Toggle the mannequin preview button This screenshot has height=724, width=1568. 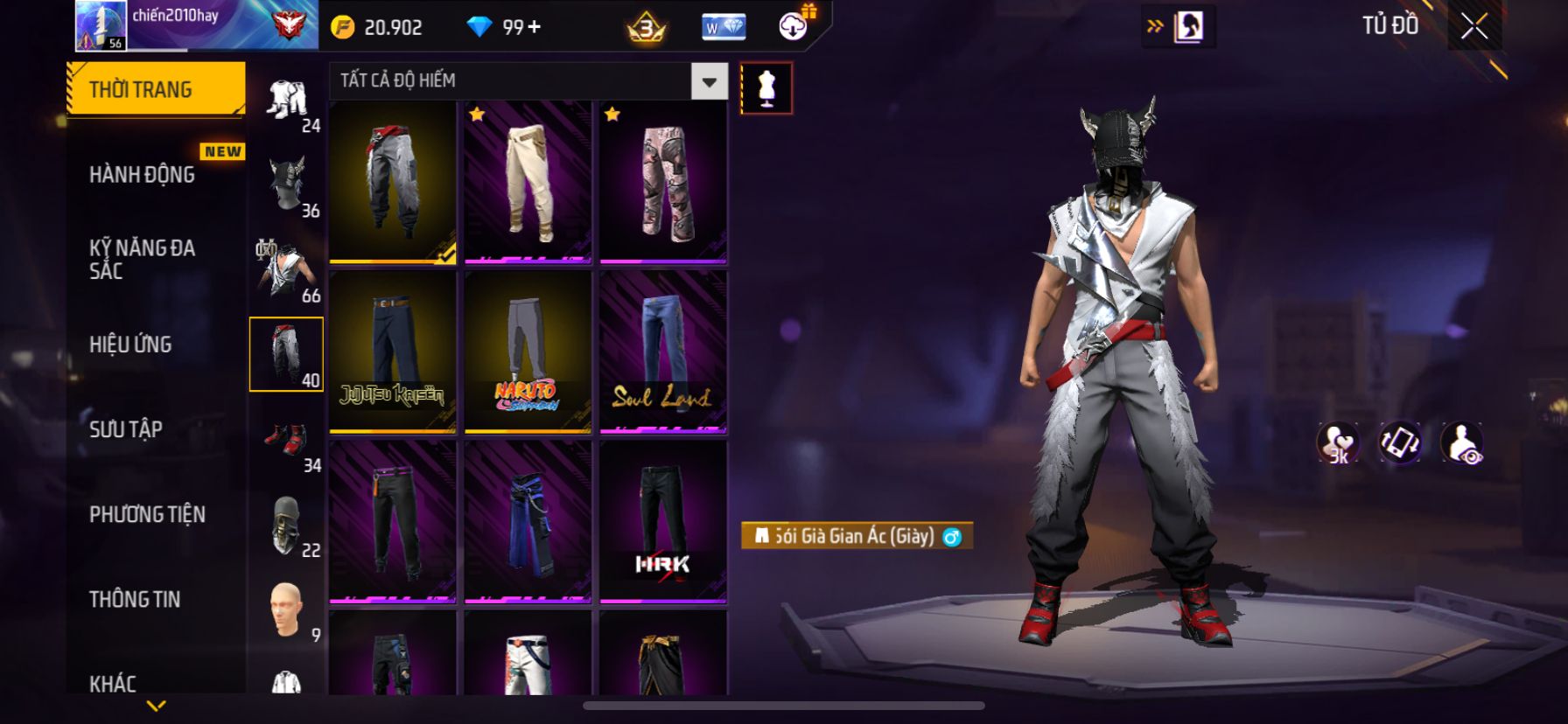[766, 88]
